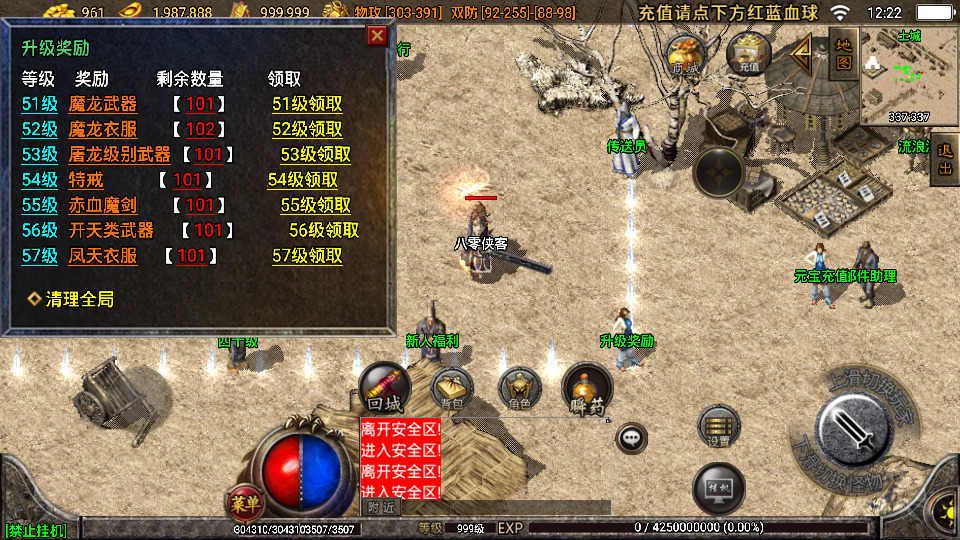Open the 背包 bag
Viewport: 960px width, 540px height.
click(452, 389)
